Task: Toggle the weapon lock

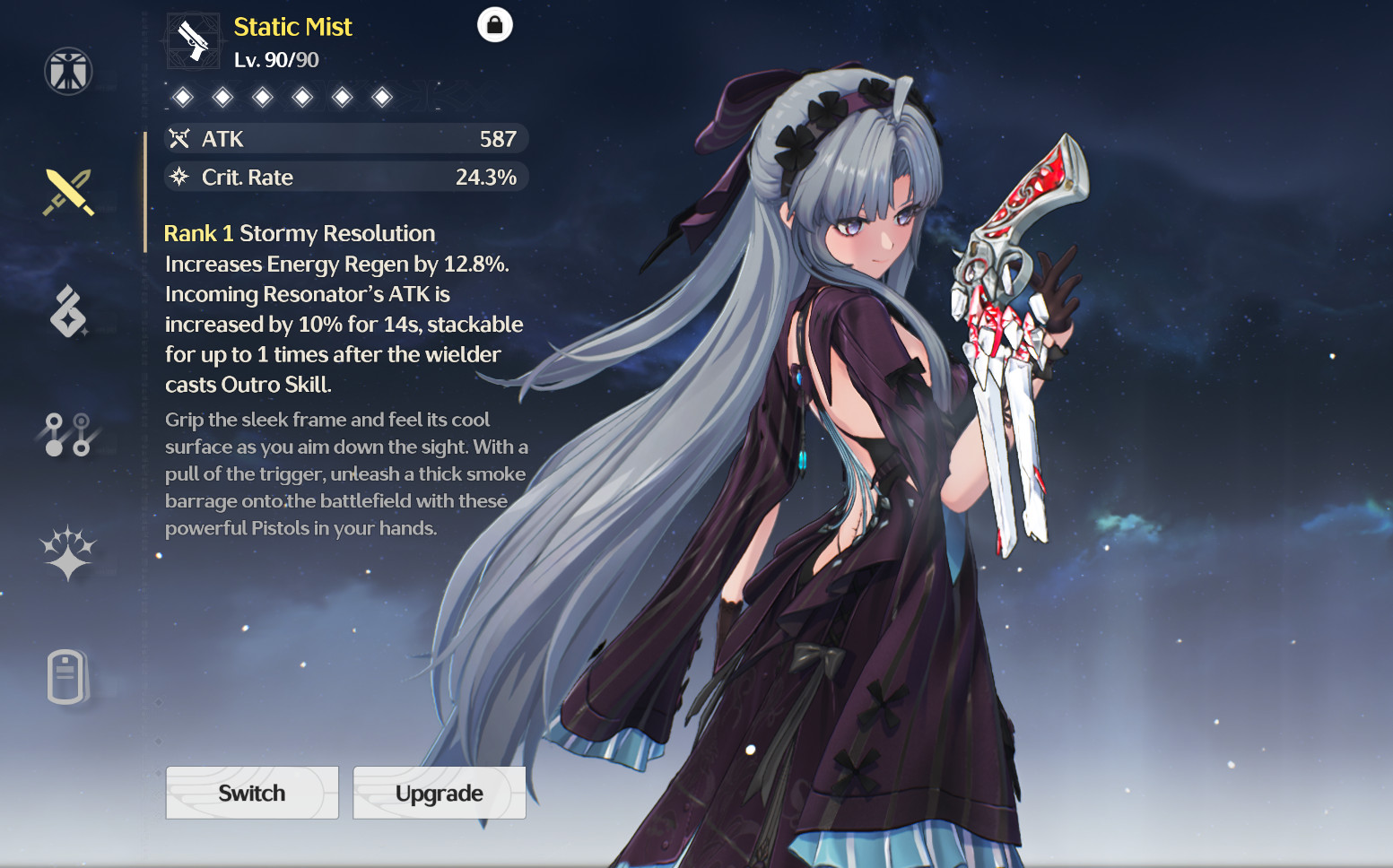Action: (x=496, y=24)
